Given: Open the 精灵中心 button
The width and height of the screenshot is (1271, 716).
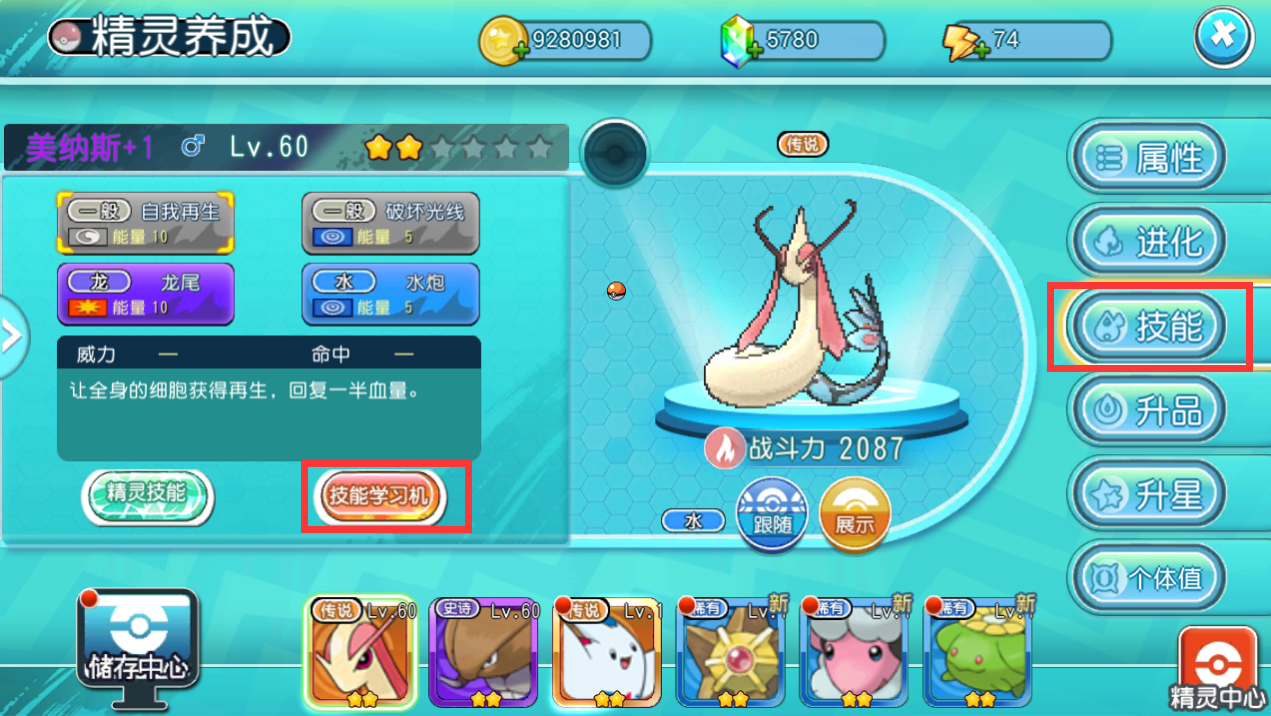Looking at the screenshot, I should 1218,670.
